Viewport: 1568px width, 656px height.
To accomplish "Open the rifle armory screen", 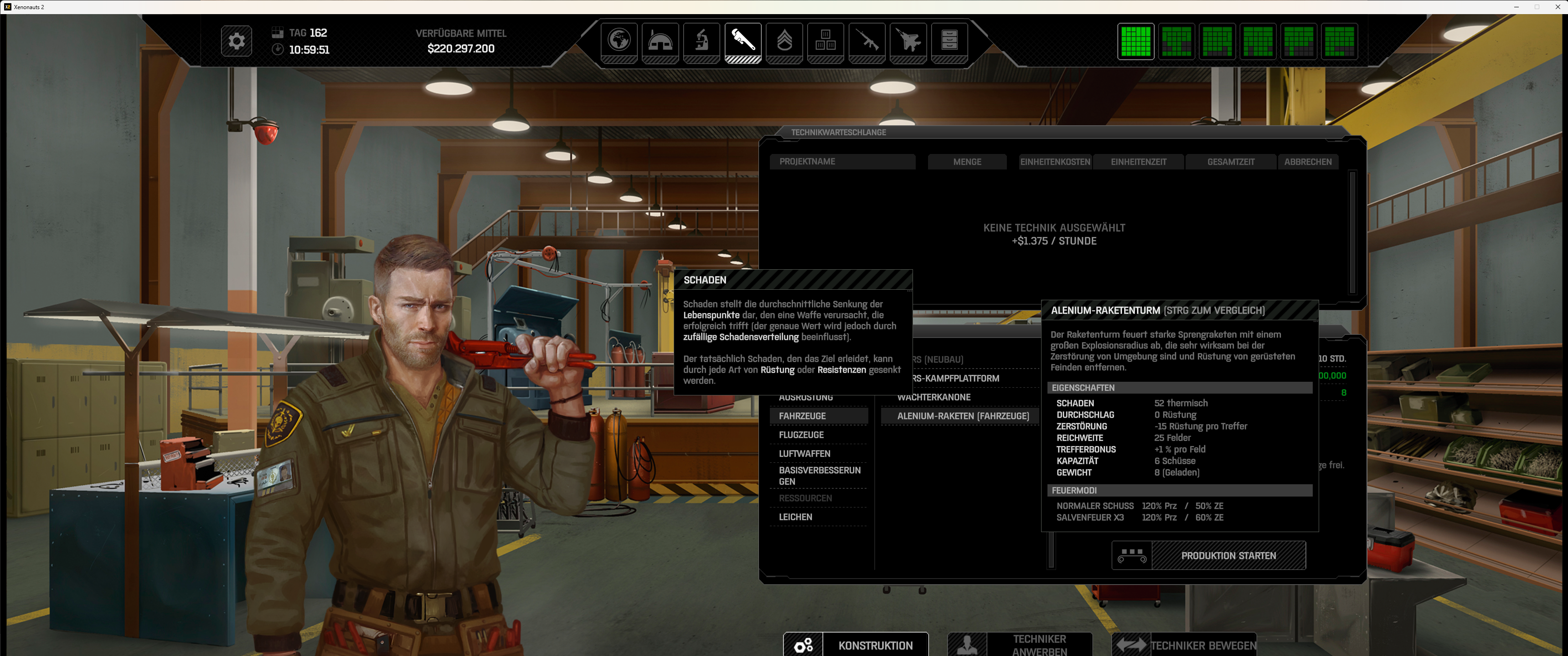I will pyautogui.click(x=867, y=41).
